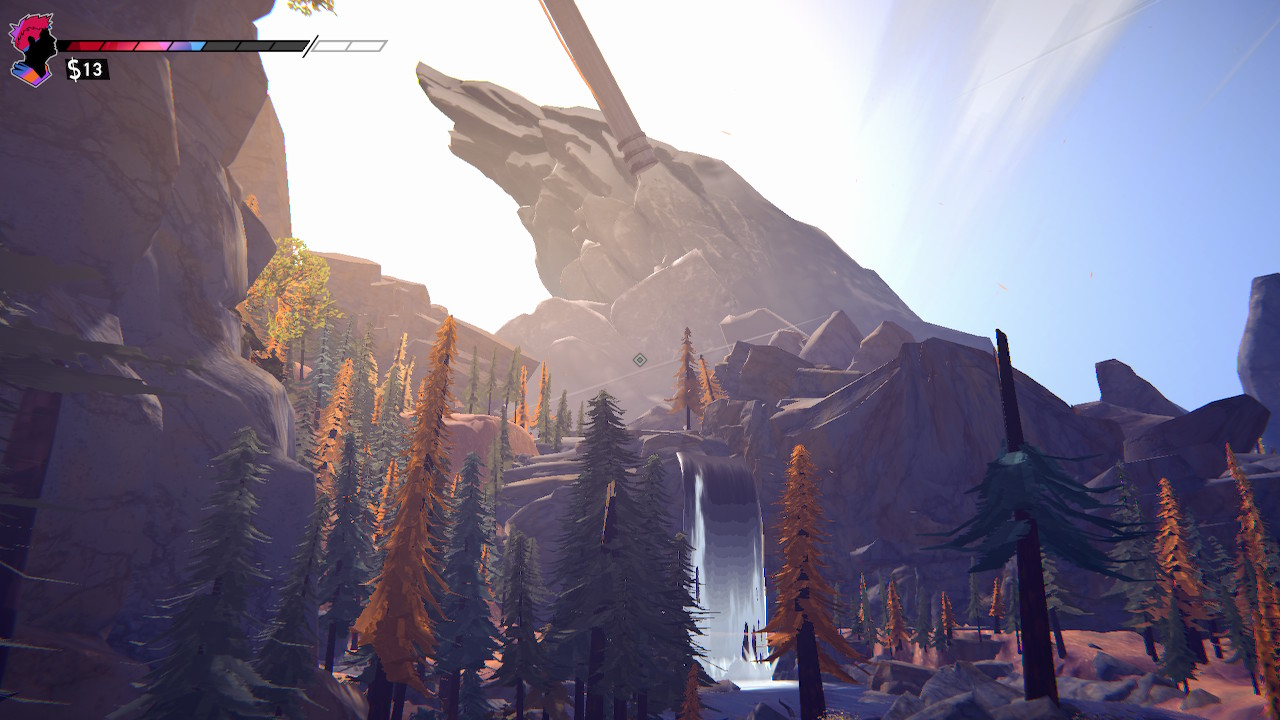The height and width of the screenshot is (720, 1280).
Task: Click the pink-haired character portrait
Action: [32, 49]
